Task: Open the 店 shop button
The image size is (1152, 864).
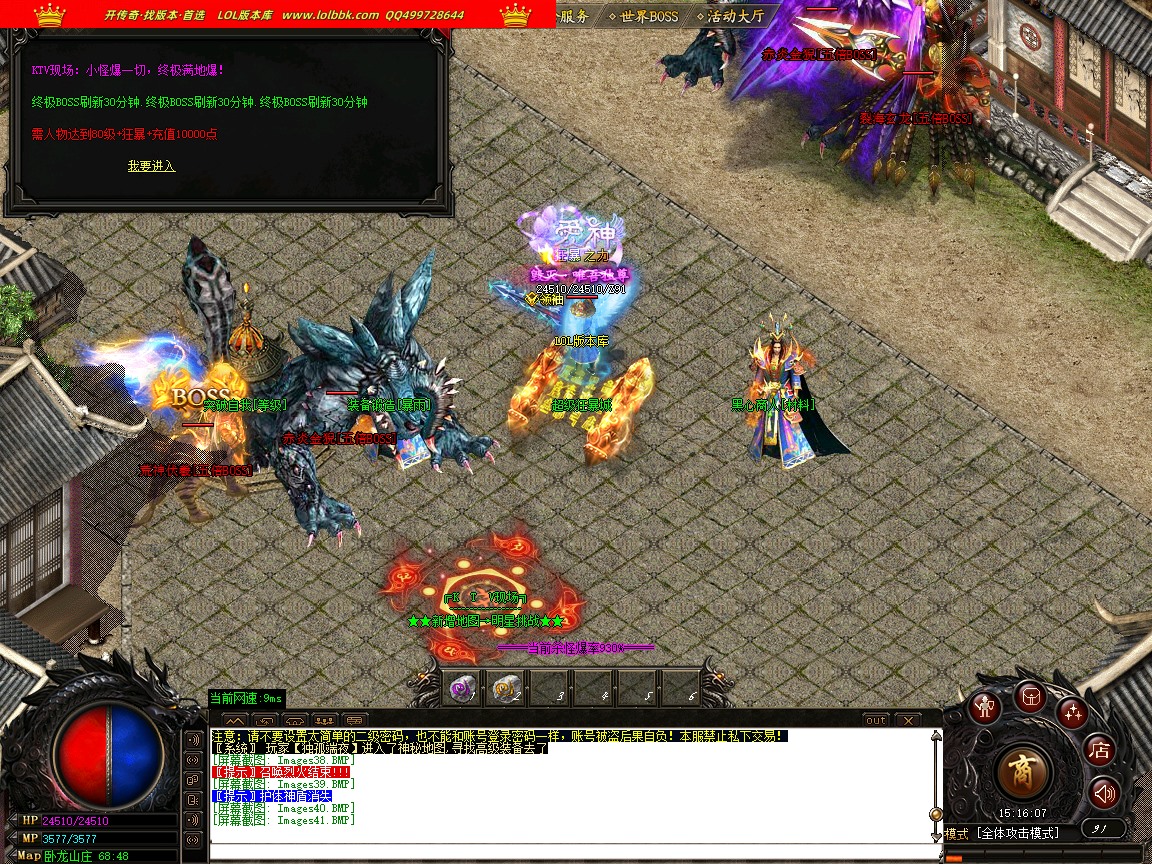Action: click(1100, 749)
